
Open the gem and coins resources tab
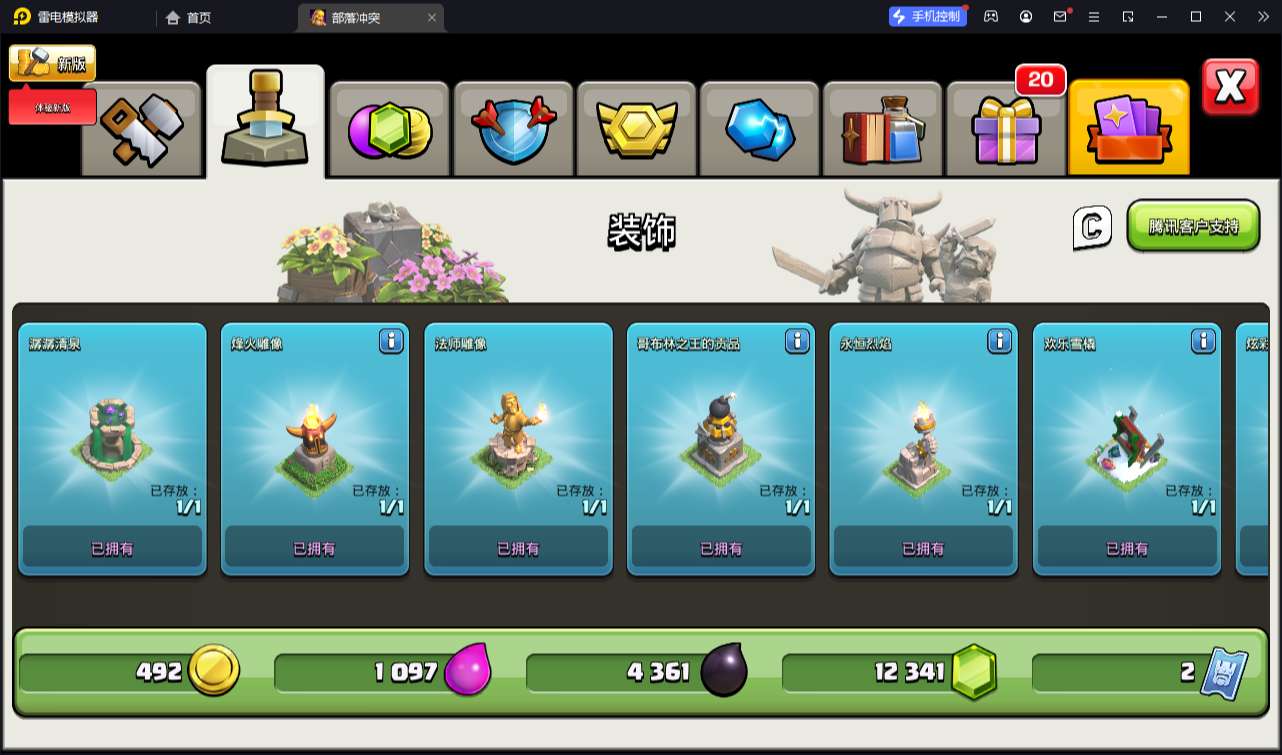click(389, 130)
